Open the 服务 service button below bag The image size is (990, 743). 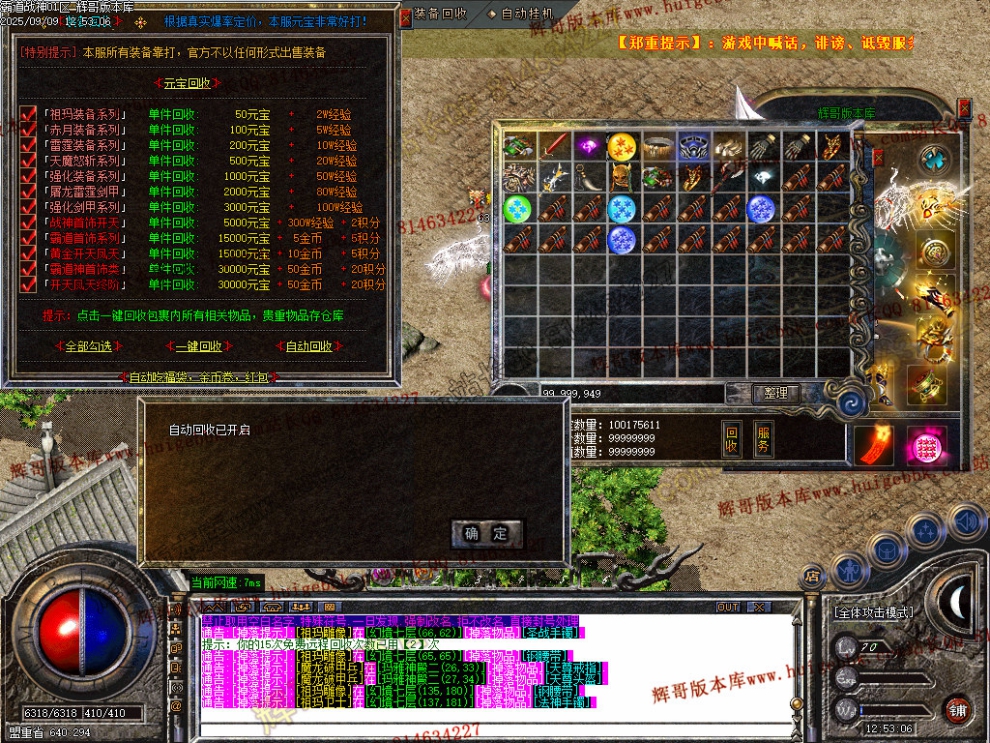click(x=762, y=438)
